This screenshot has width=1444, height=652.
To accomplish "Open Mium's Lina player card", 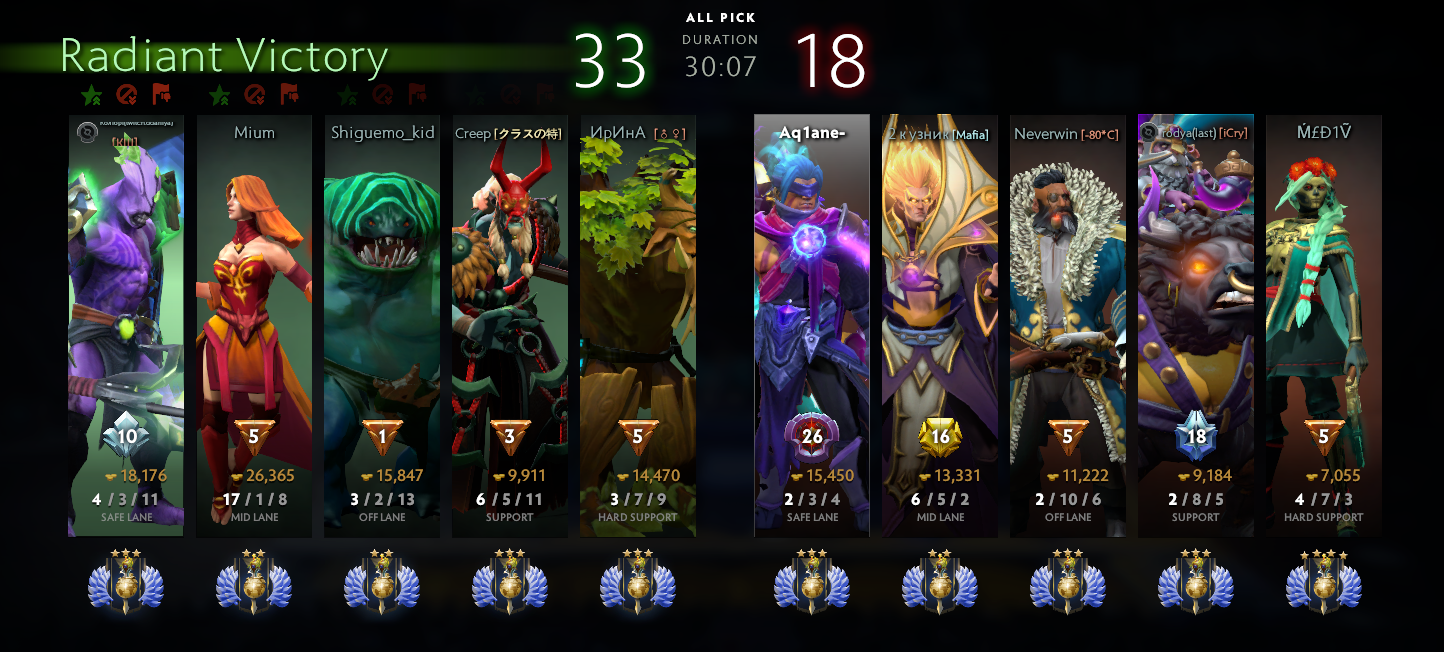I will [254, 300].
